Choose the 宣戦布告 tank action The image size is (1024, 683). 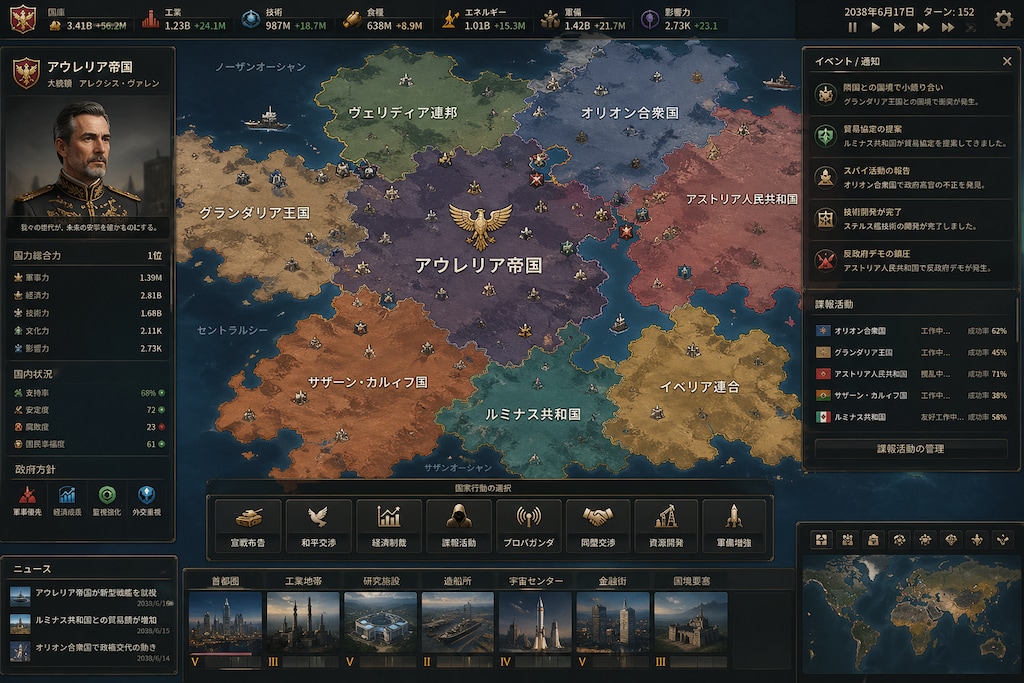click(x=248, y=527)
